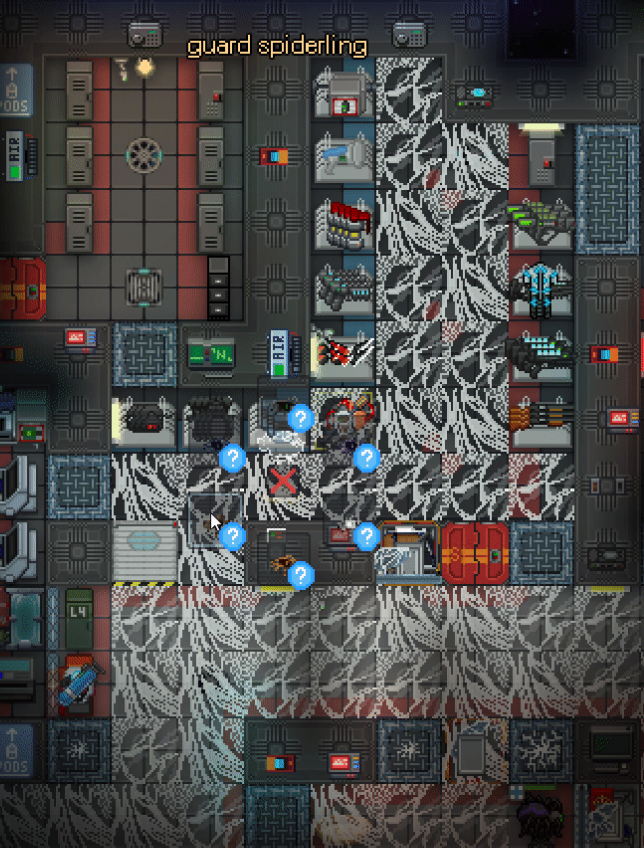The height and width of the screenshot is (848, 644).
Task: Choose the orange spider radial option
Action: [x=281, y=562]
